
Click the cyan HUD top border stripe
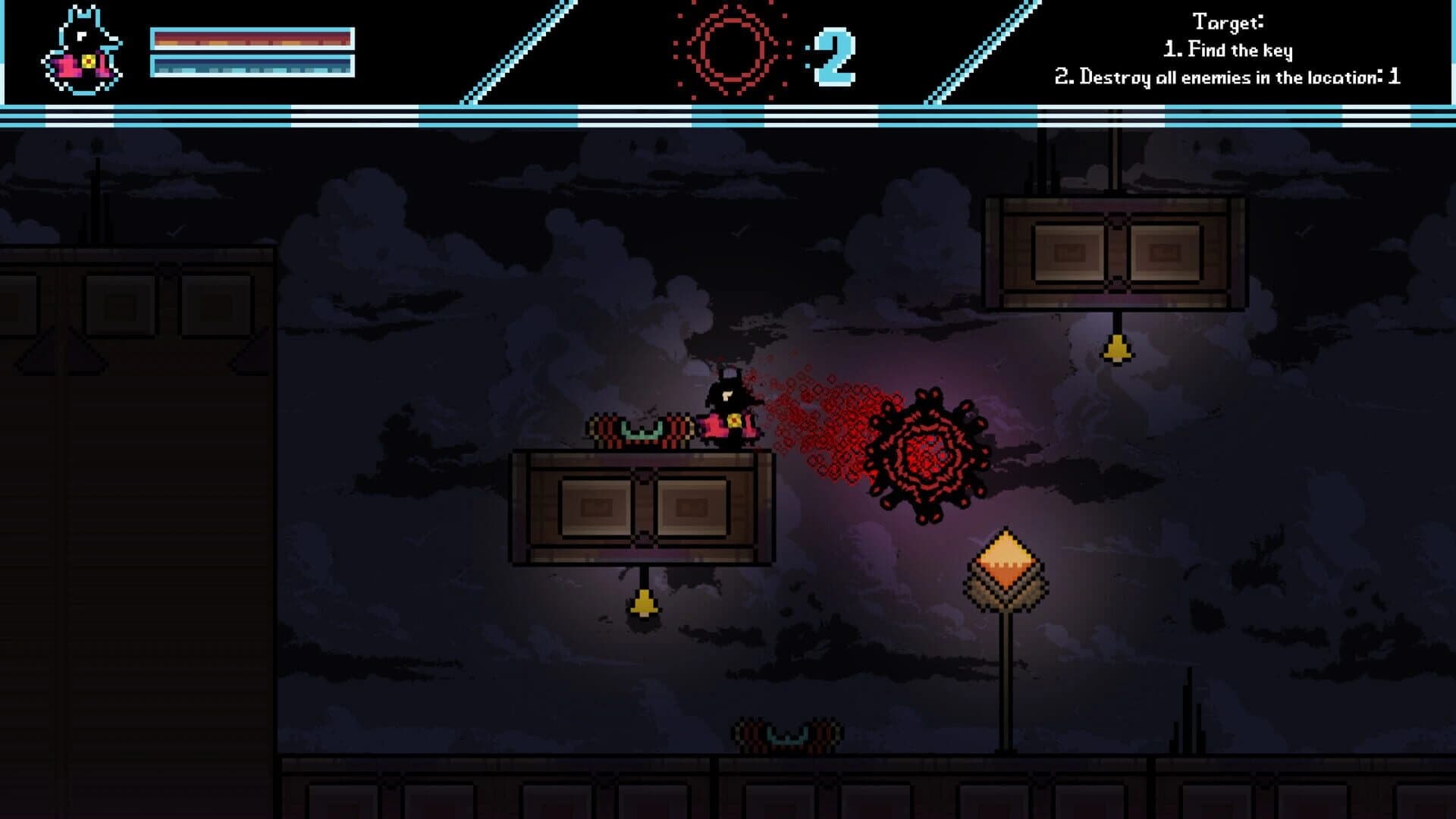[728, 114]
